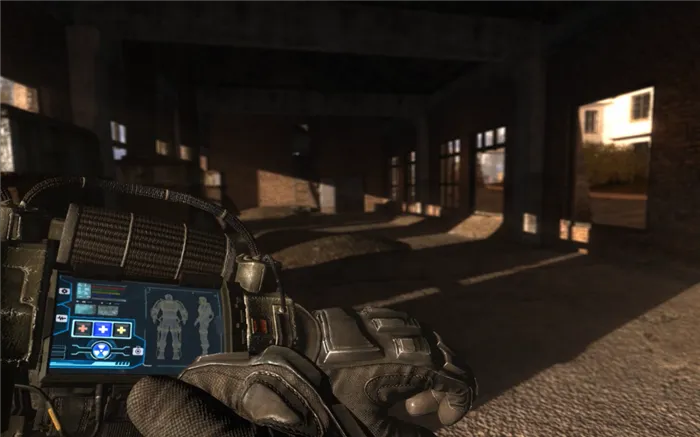Tap the eye icon on the wrist display

point(64,290)
